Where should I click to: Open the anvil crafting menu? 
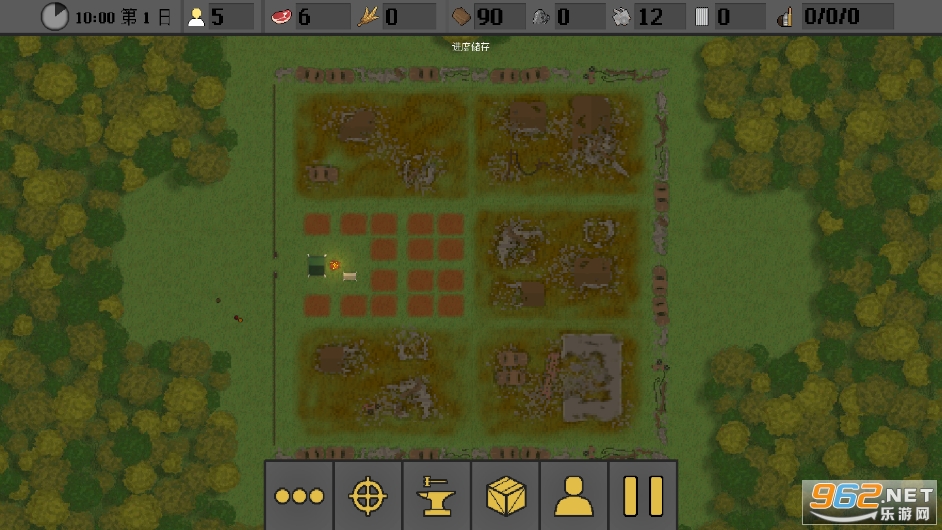(437, 495)
